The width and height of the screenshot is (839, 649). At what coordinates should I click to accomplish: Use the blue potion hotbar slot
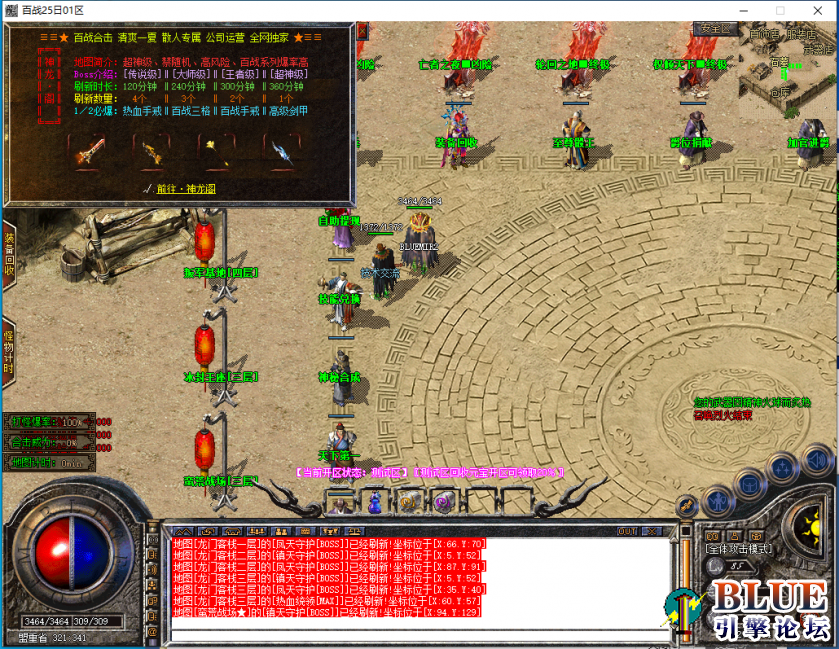tap(374, 503)
